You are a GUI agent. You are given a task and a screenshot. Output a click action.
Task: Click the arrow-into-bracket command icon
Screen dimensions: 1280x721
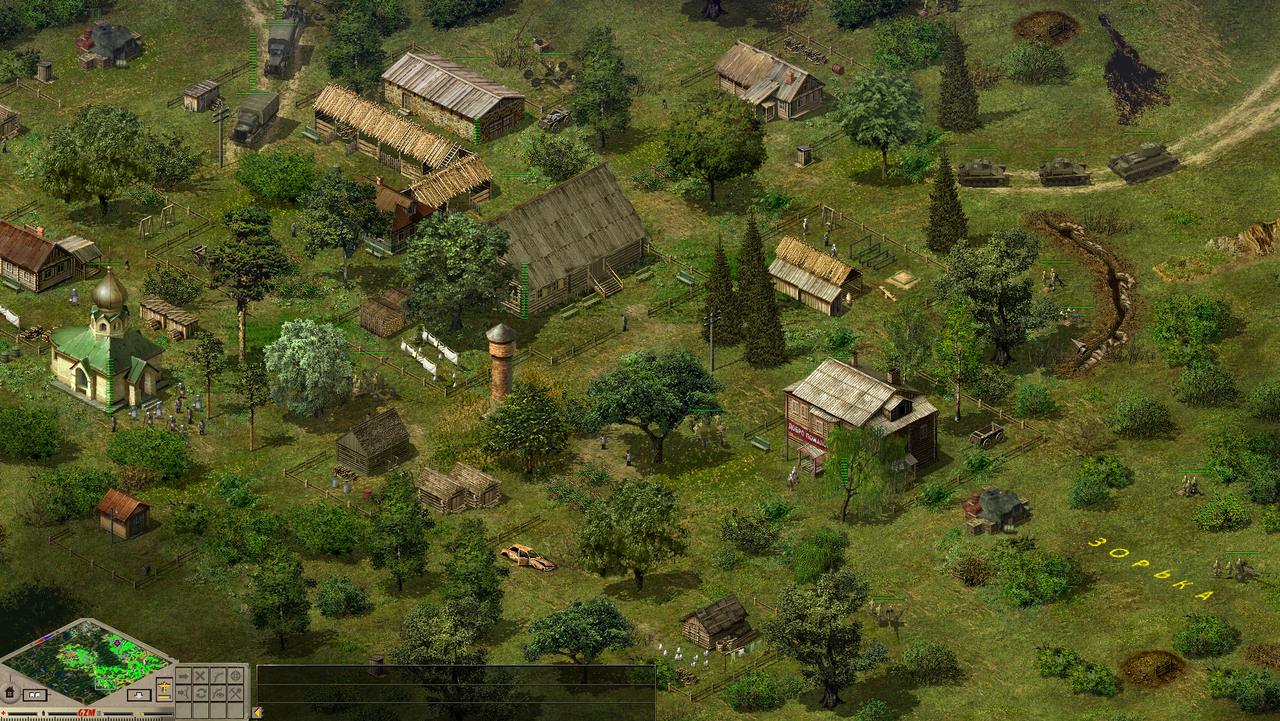click(x=184, y=693)
